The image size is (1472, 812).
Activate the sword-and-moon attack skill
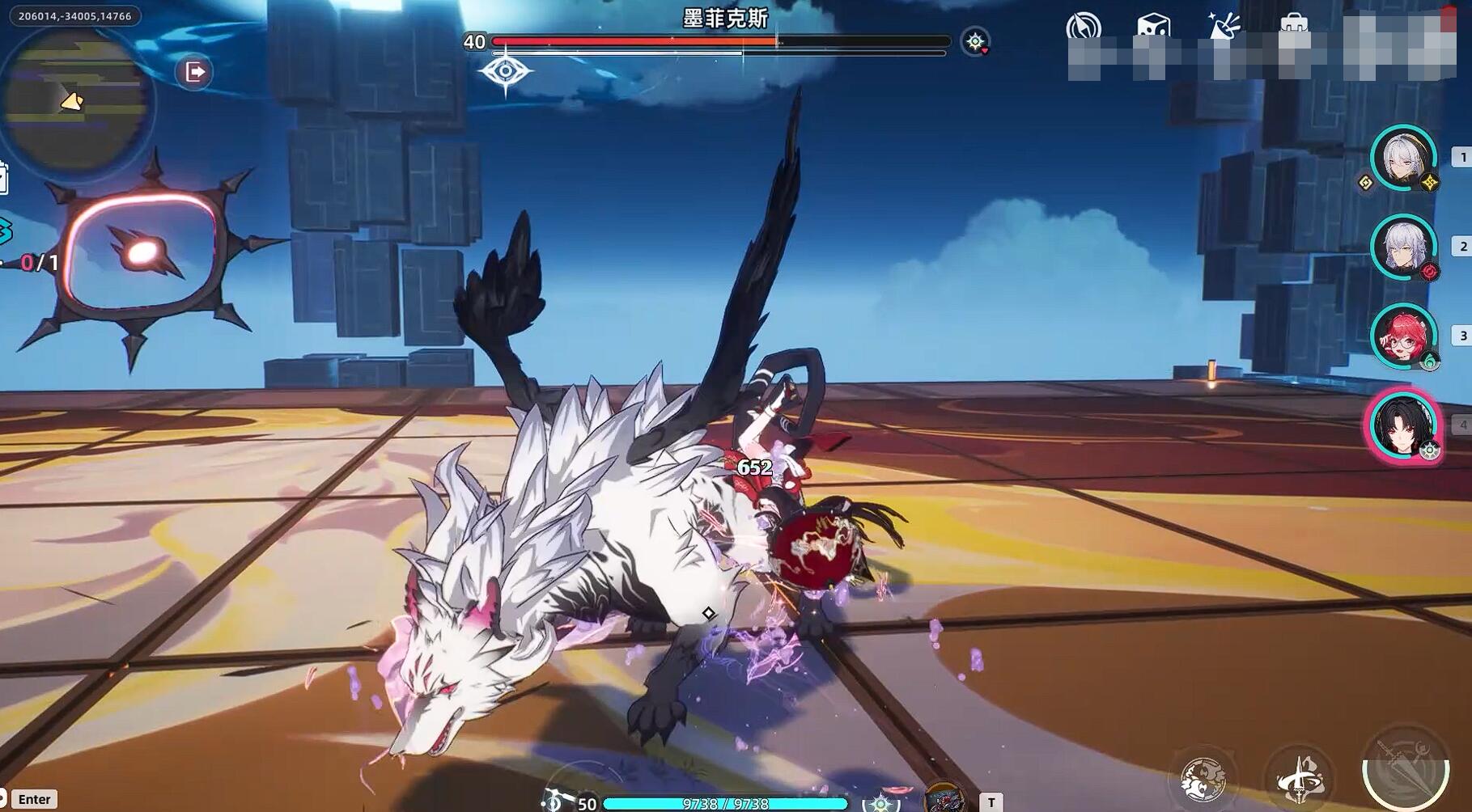coord(1405,772)
